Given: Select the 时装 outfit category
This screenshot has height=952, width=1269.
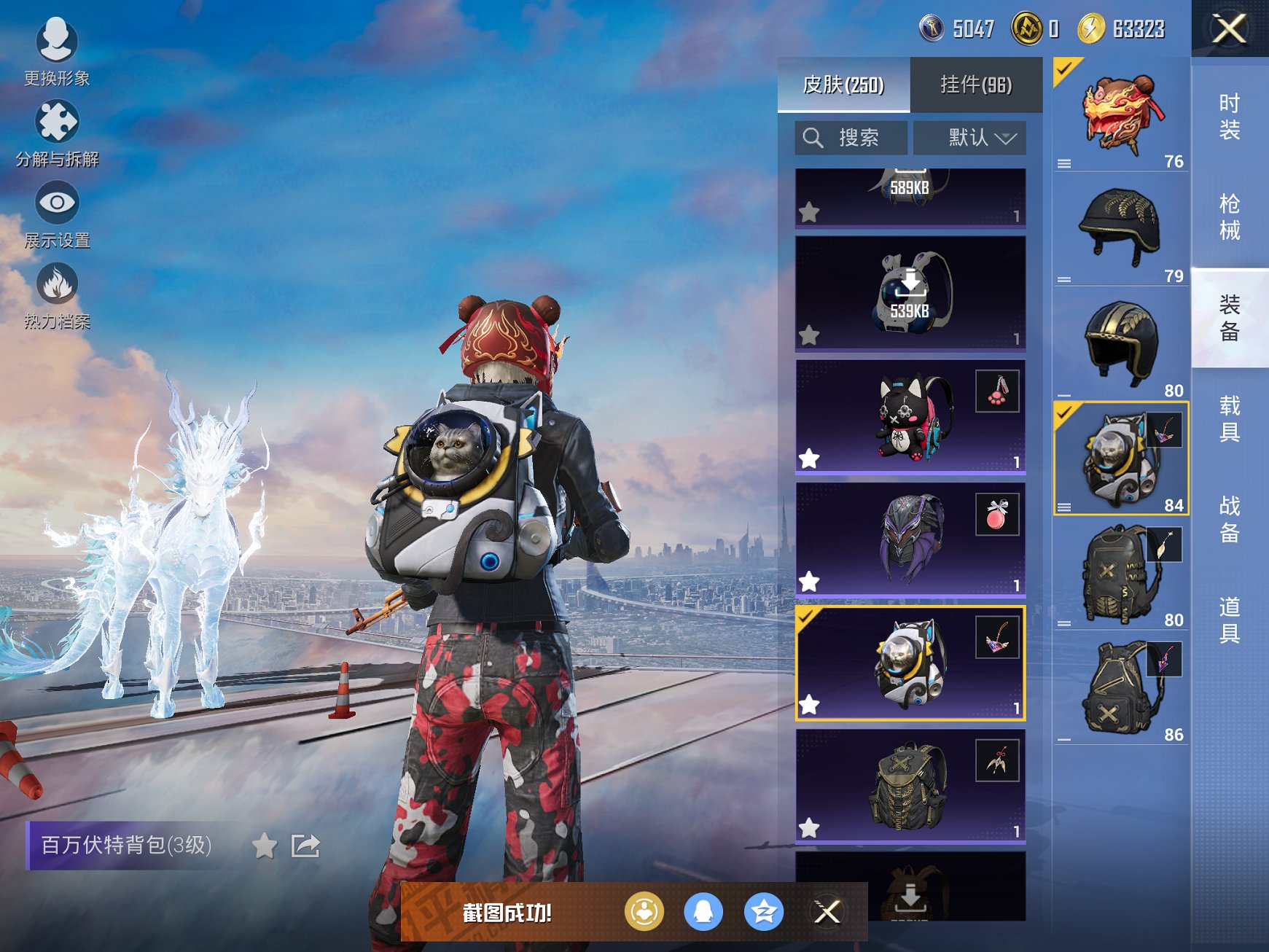Looking at the screenshot, I should pos(1229,117).
